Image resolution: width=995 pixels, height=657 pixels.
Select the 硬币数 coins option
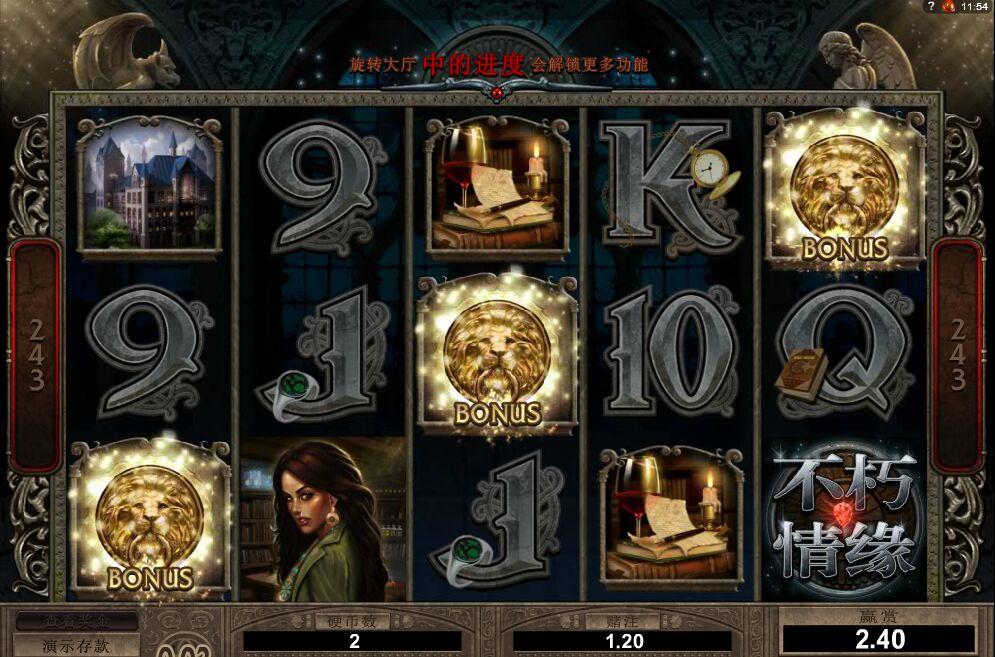click(x=352, y=621)
